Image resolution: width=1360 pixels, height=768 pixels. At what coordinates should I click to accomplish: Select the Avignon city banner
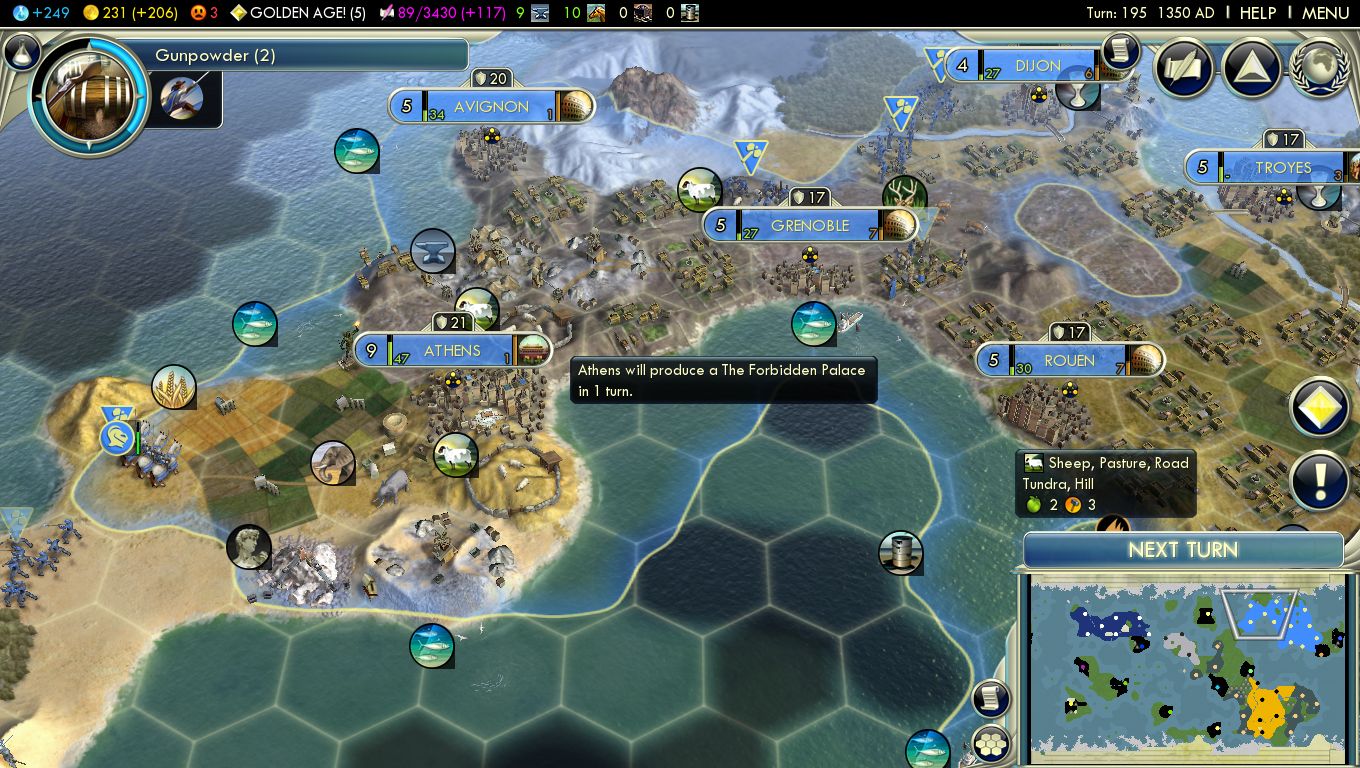point(490,107)
